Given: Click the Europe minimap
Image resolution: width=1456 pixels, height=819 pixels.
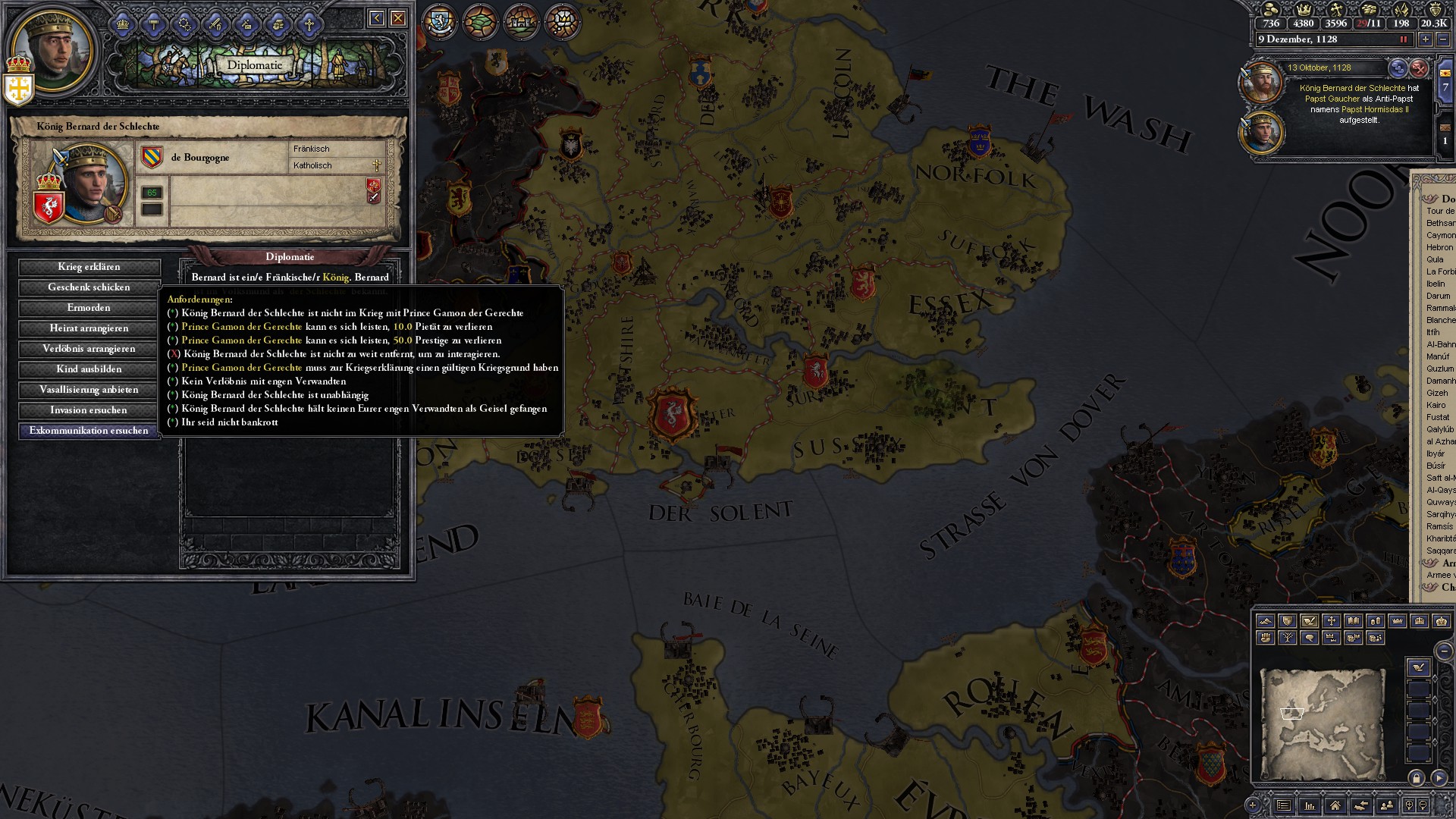Looking at the screenshot, I should click(1323, 723).
